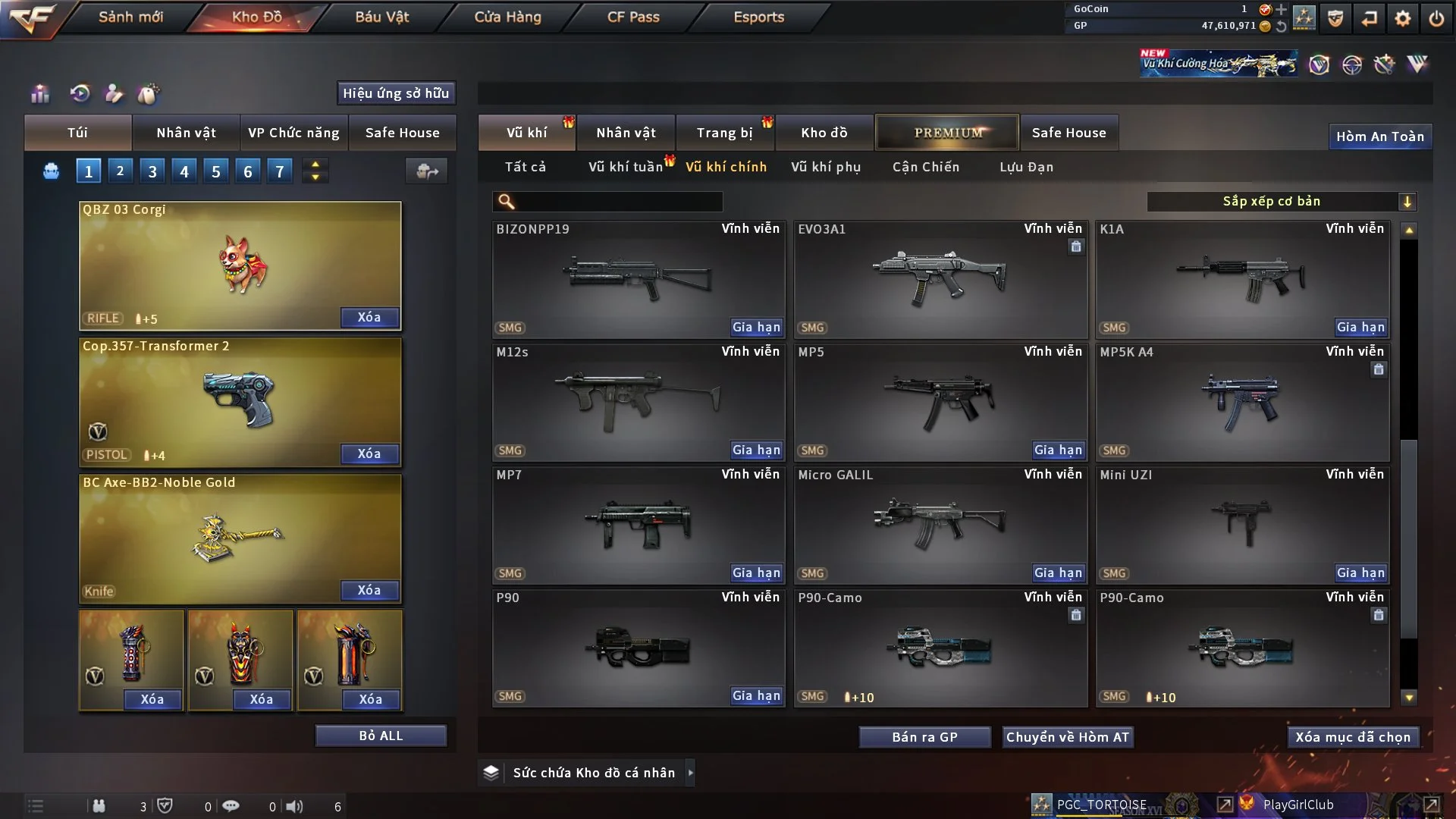Select the MP5K A4 weapon tile
1456x819 pixels.
[x=1242, y=402]
